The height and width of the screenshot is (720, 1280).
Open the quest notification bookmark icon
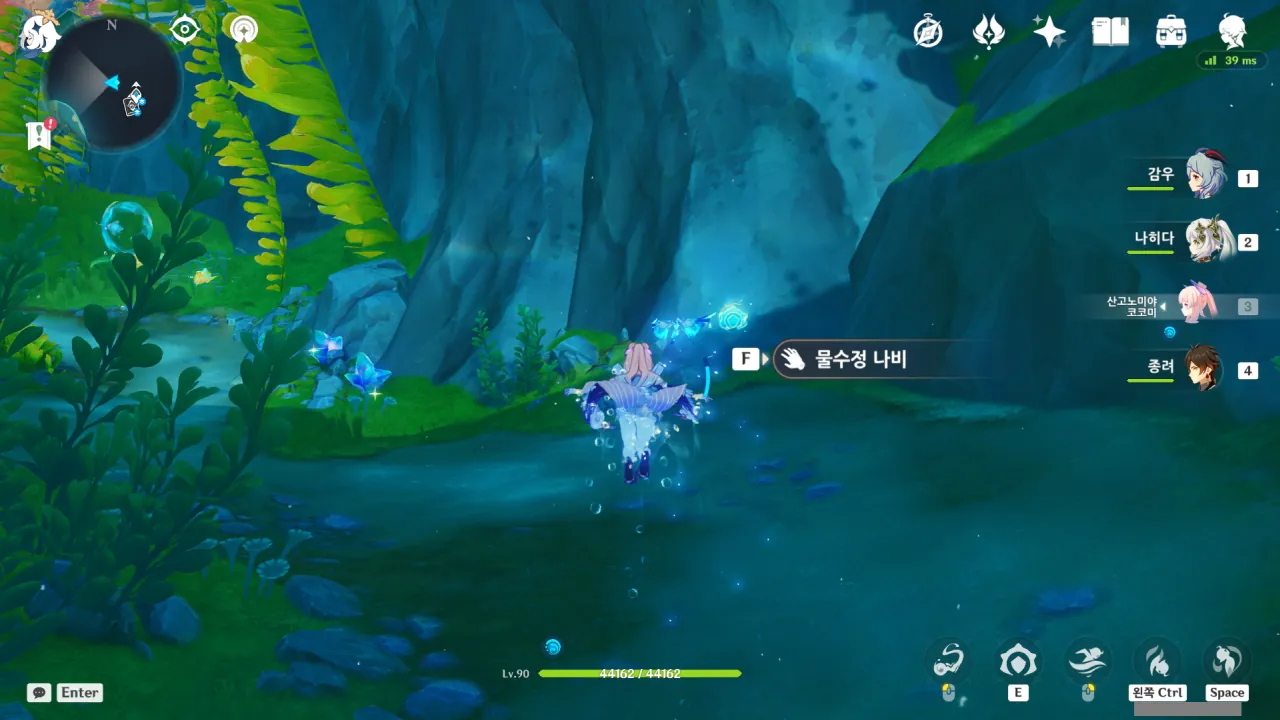click(40, 135)
